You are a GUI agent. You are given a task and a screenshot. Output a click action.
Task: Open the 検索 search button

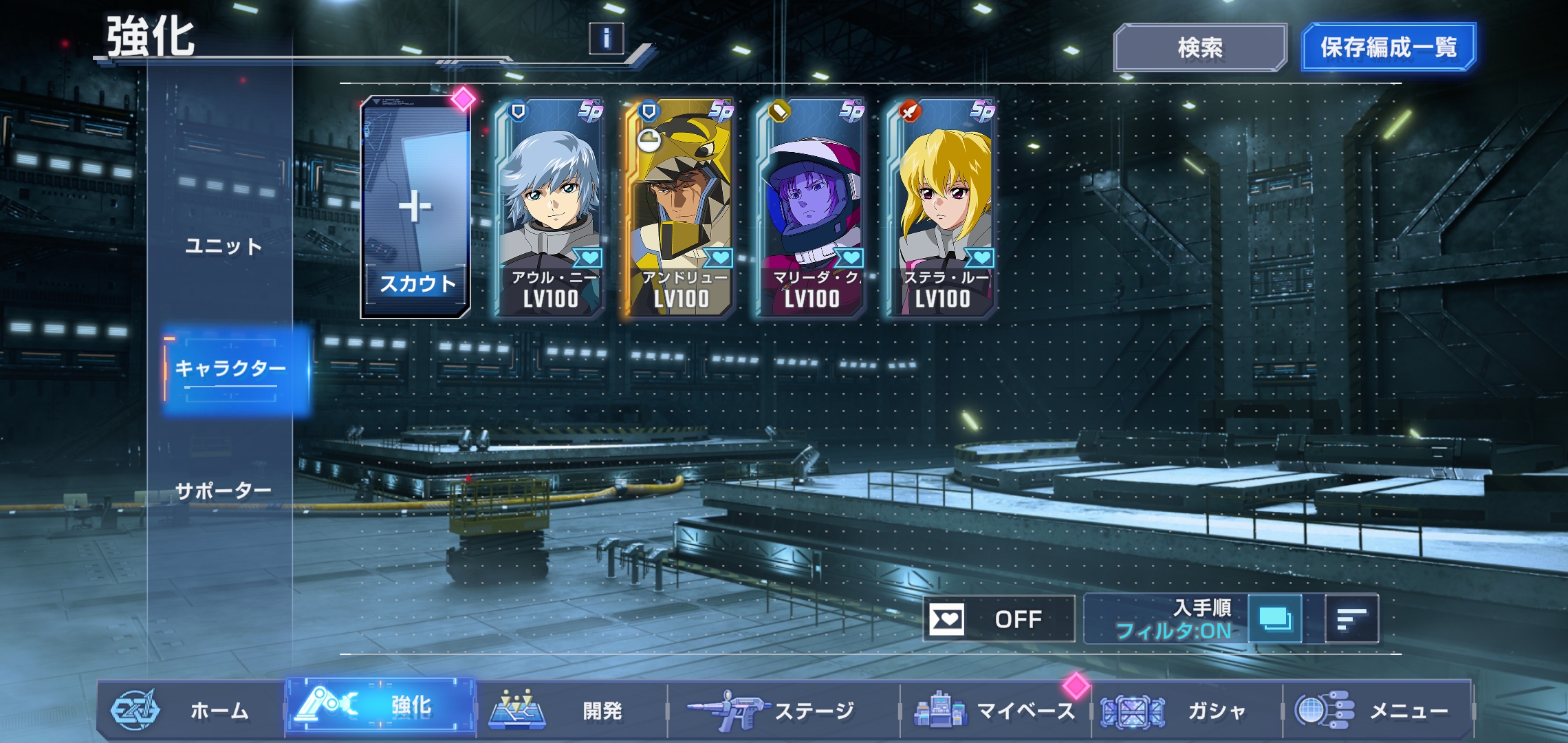point(1199,47)
